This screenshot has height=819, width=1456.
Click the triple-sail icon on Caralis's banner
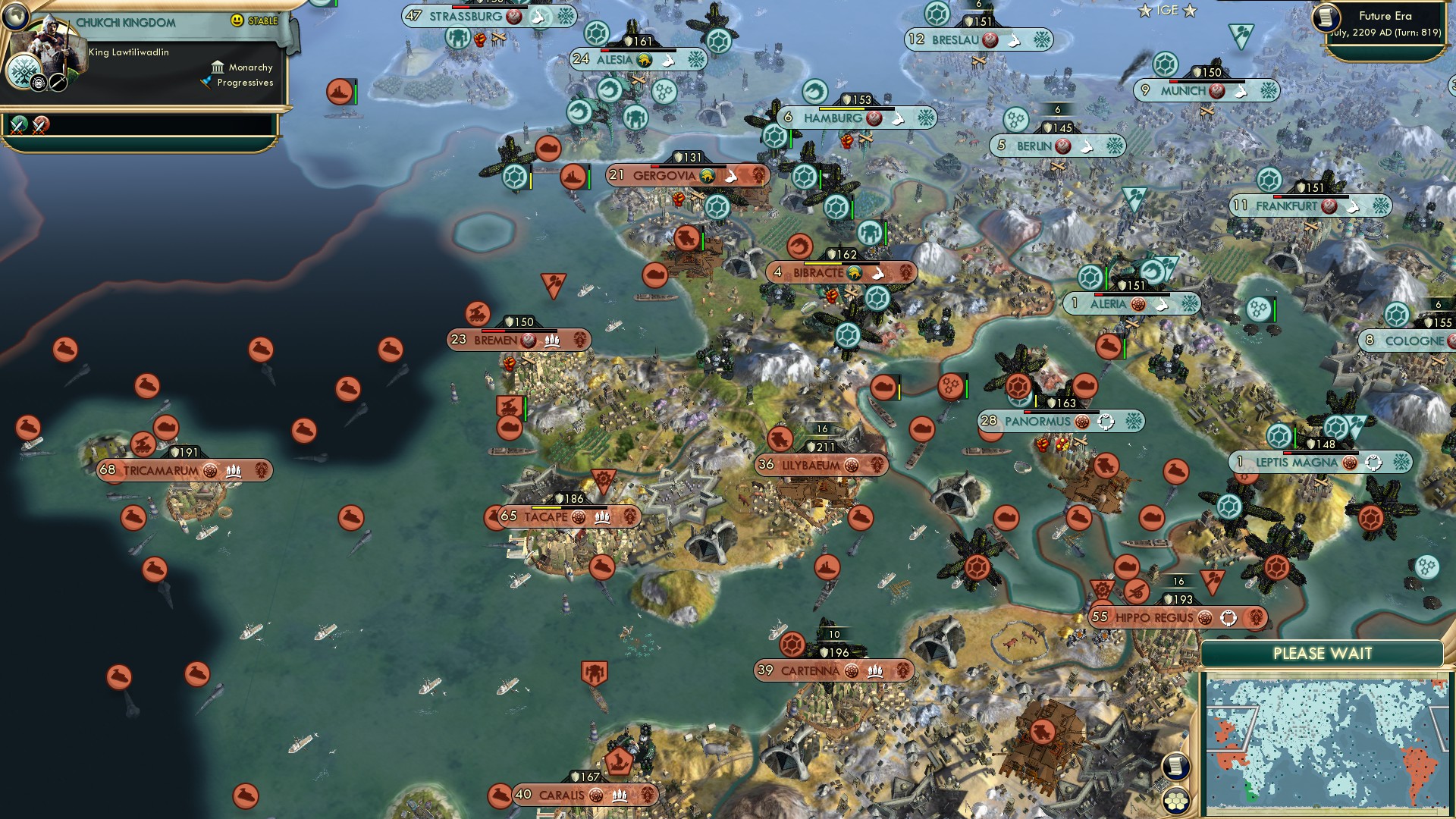coord(620,795)
